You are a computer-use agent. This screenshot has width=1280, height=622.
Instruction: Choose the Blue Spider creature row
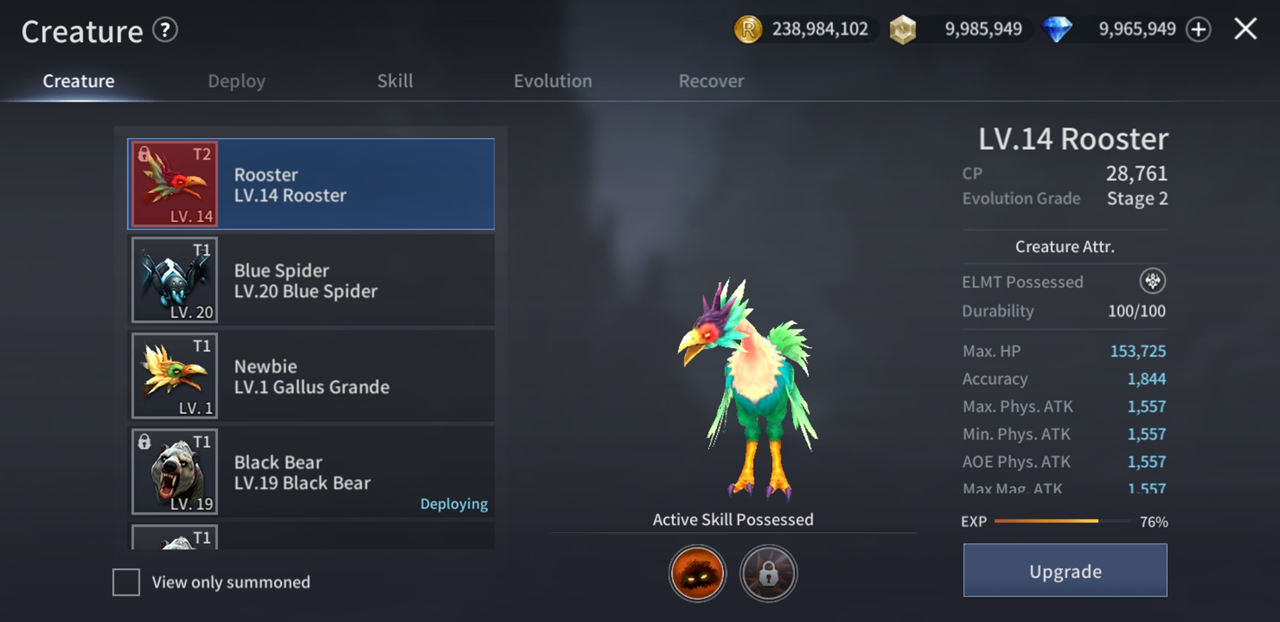[x=311, y=281]
